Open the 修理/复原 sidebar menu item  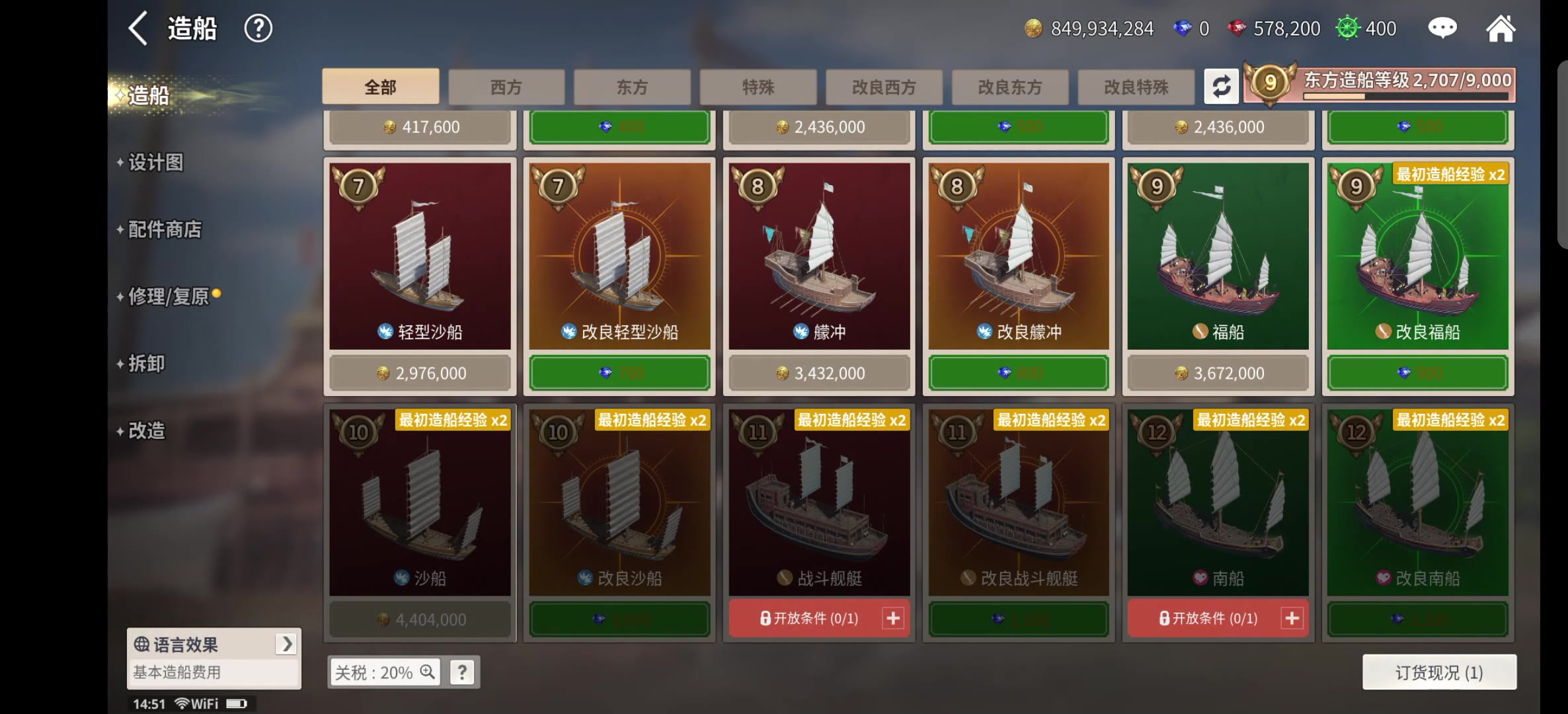[x=171, y=297]
